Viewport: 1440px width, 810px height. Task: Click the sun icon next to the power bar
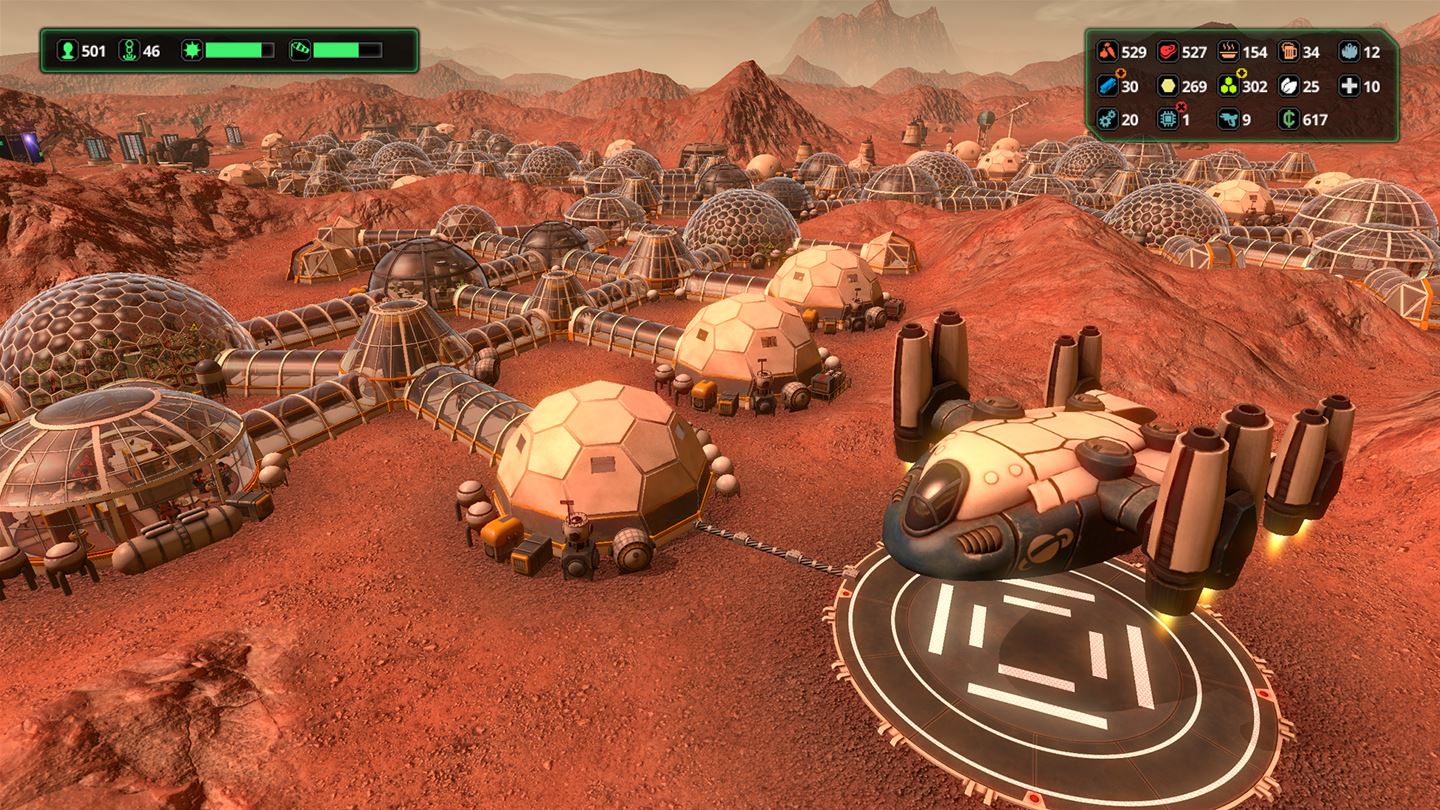point(192,50)
